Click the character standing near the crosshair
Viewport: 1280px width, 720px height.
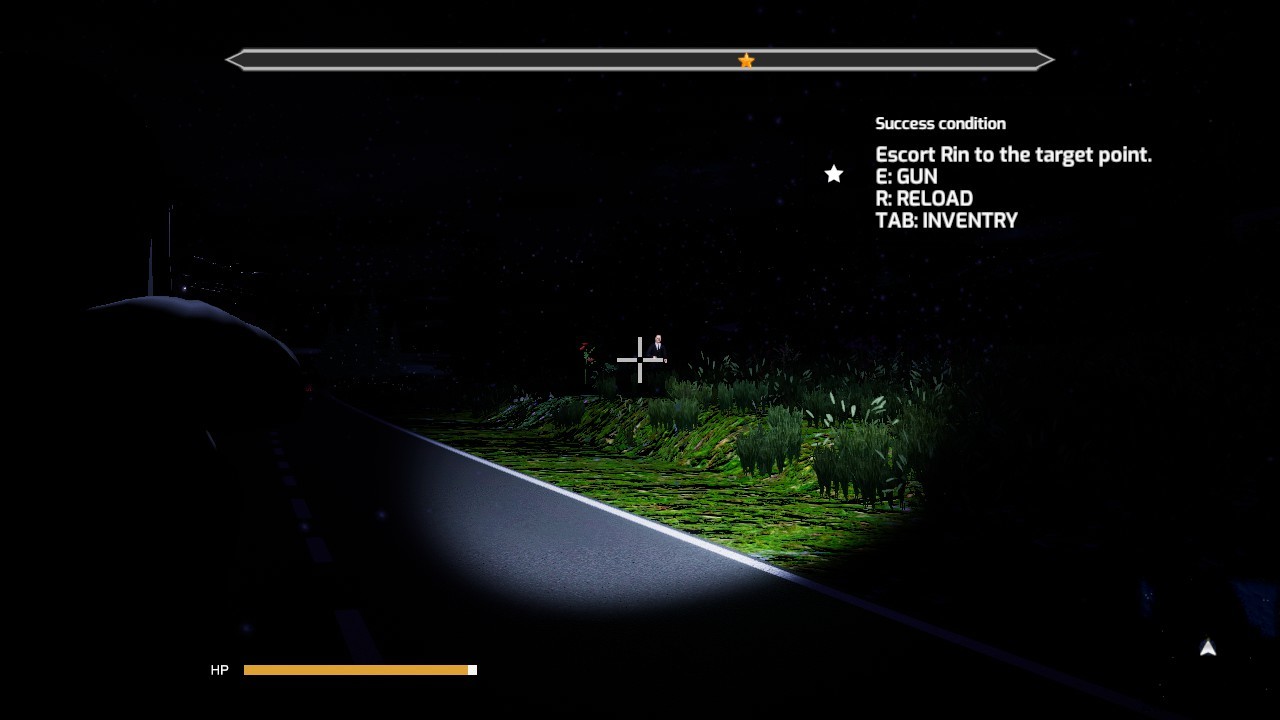tap(659, 345)
